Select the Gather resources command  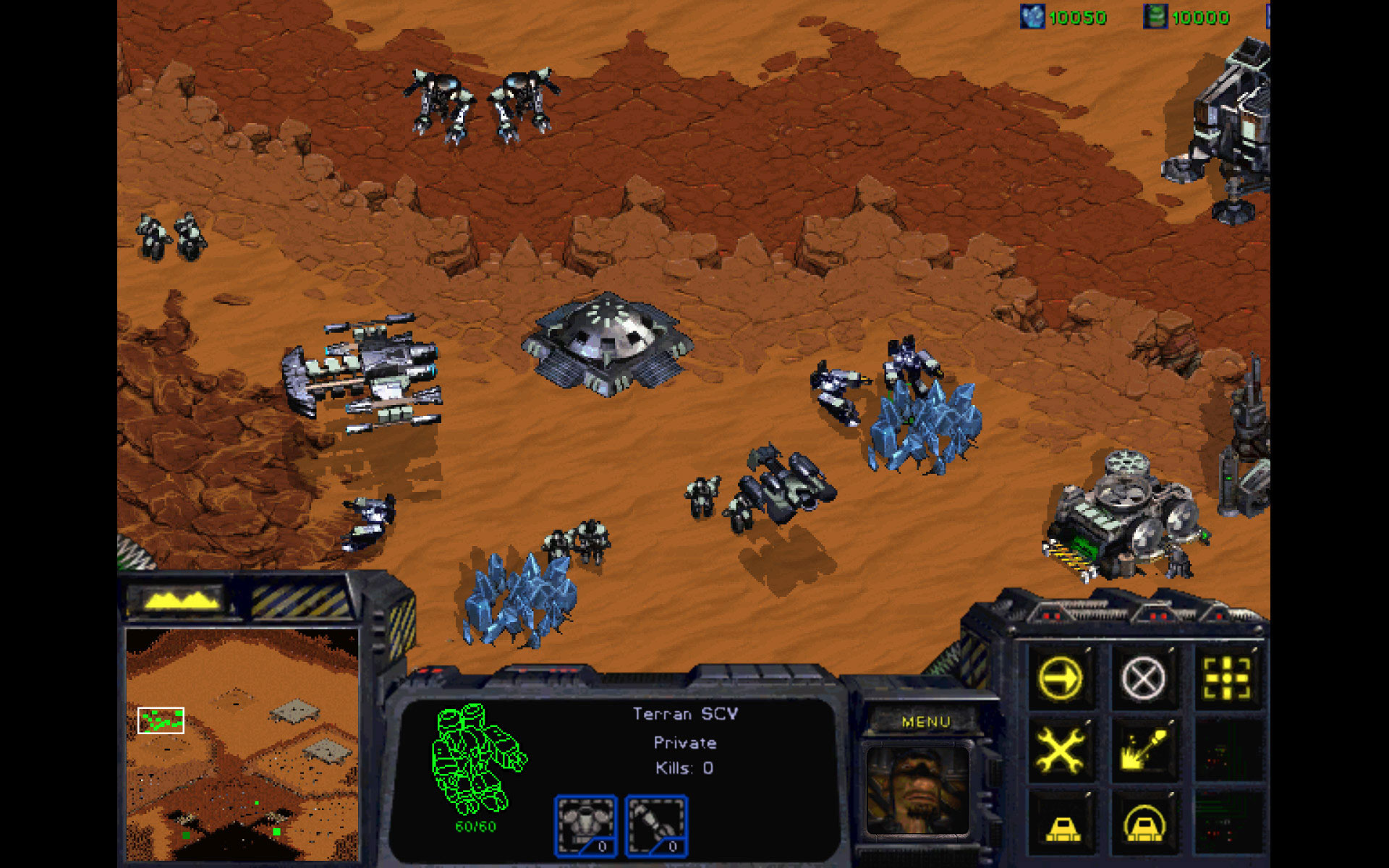pos(1143,749)
